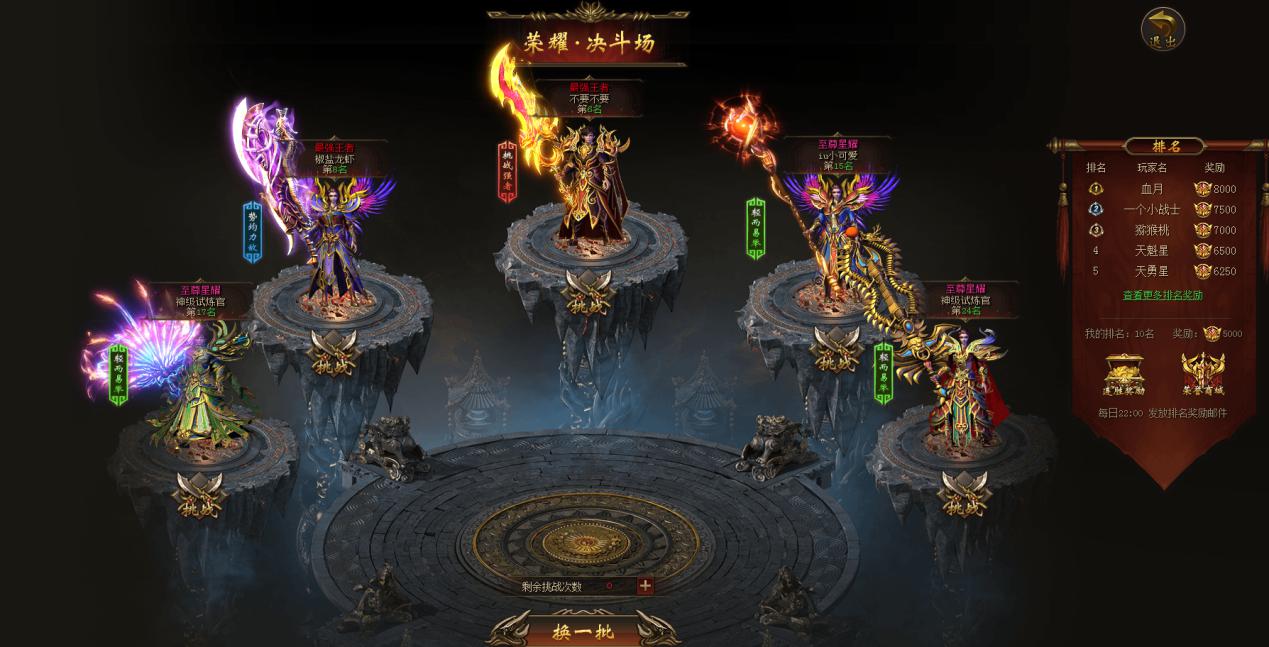
Task: Challenge the 17th-ranked 神级试炼官
Action: pyautogui.click(x=200, y=494)
